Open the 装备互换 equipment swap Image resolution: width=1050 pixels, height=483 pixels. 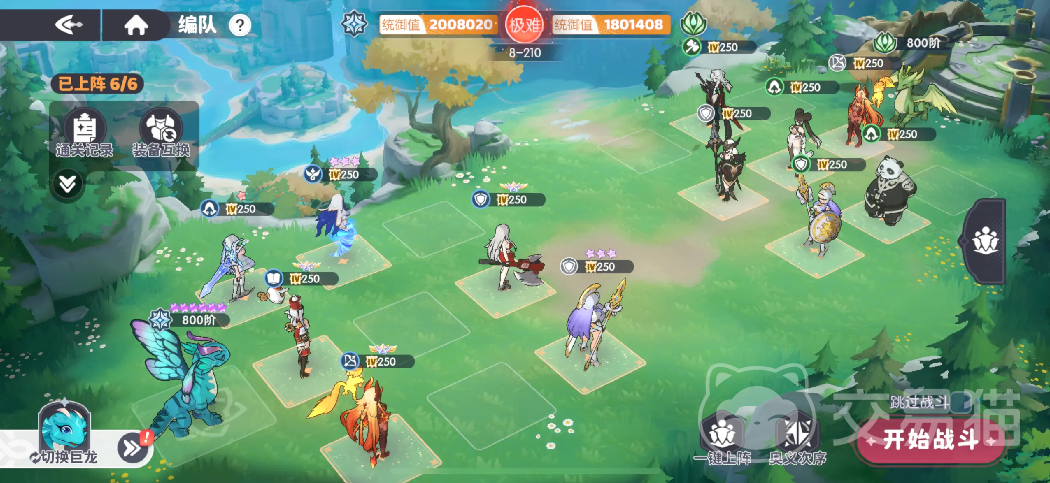(161, 134)
